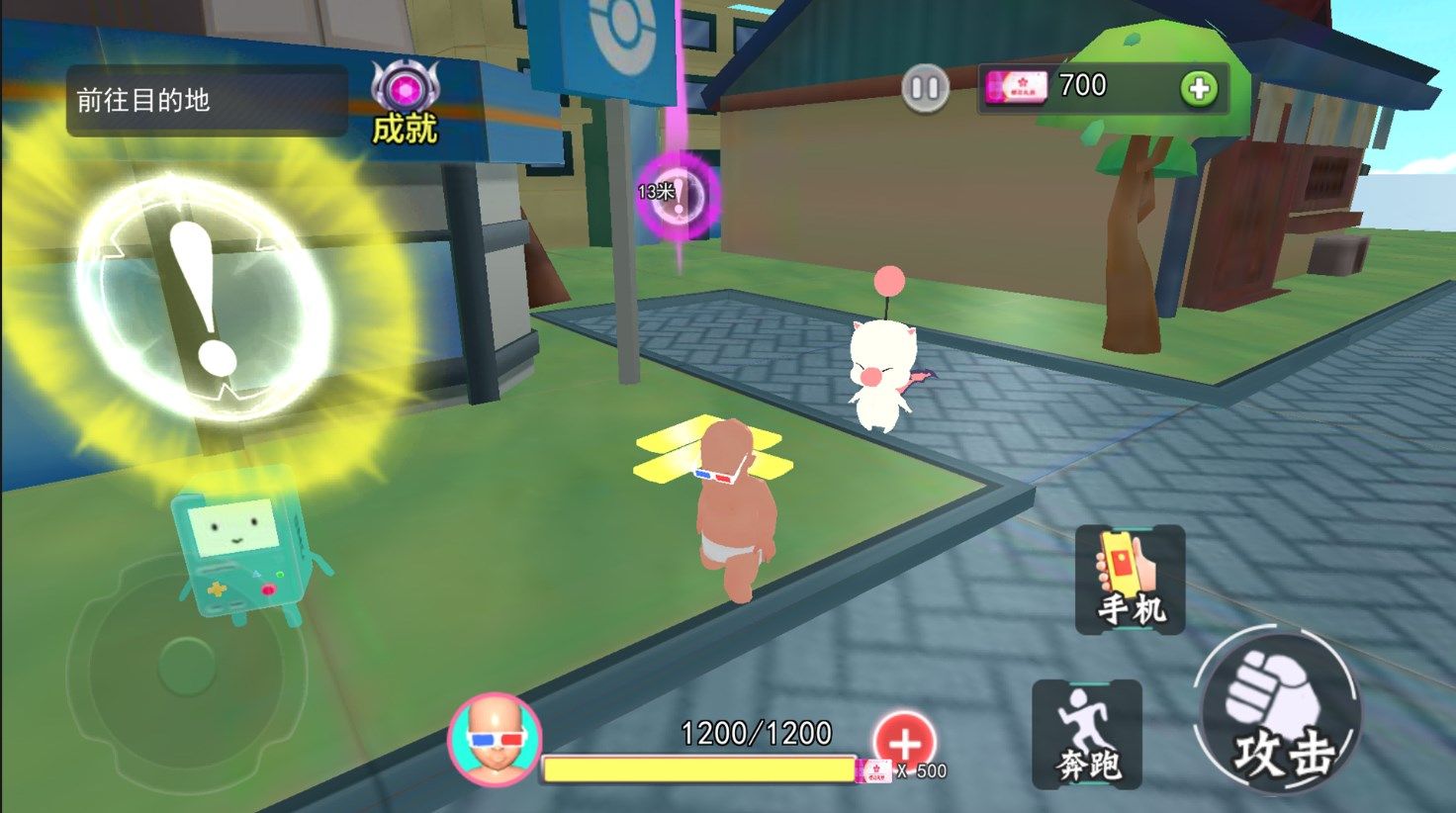The image size is (1456, 813).
Task: Click the player avatar portrait
Action: (494, 739)
